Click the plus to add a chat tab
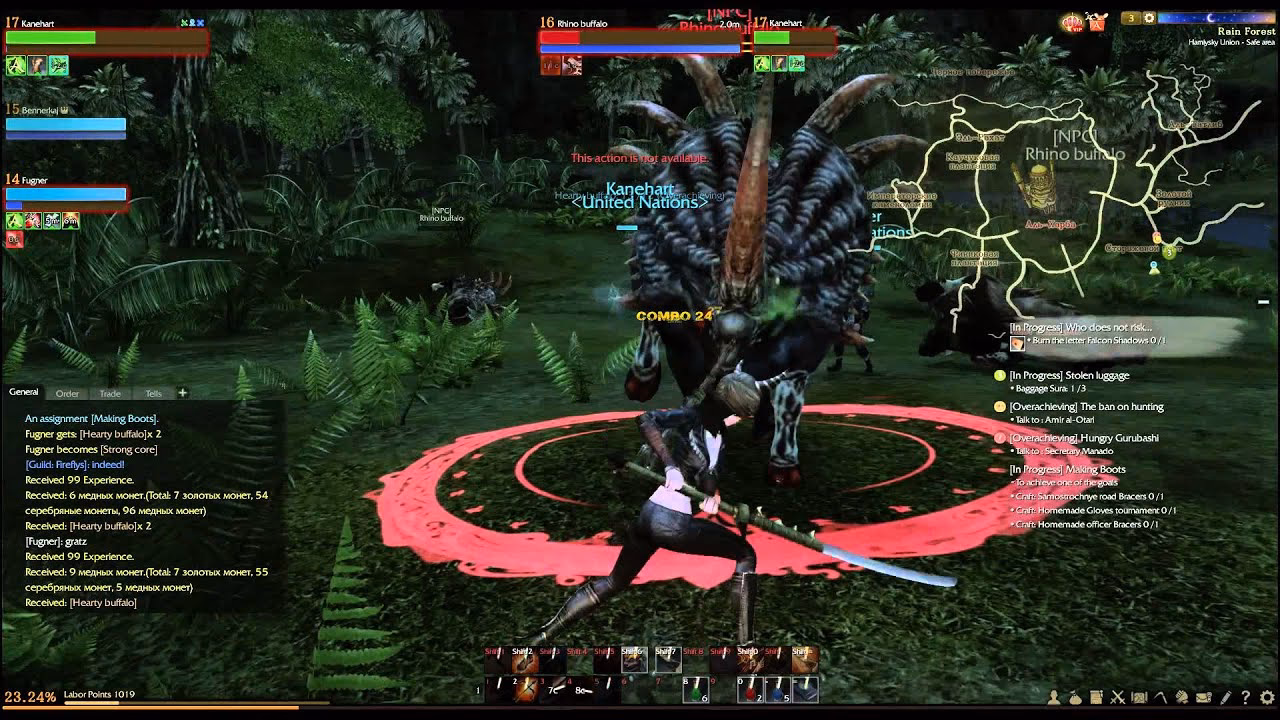Image resolution: width=1280 pixels, height=720 pixels. click(x=181, y=392)
